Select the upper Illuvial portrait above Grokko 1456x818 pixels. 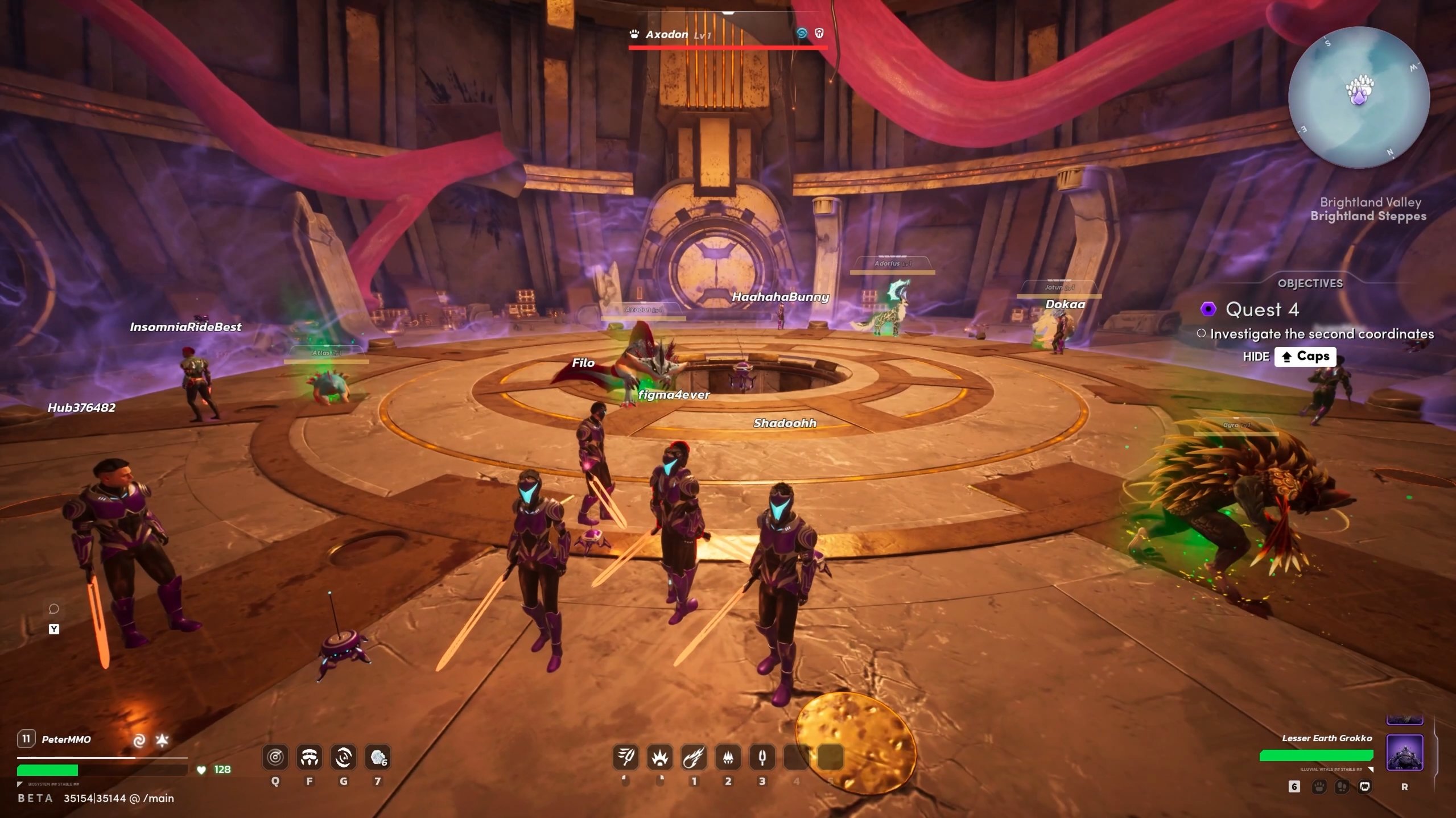(x=1404, y=720)
